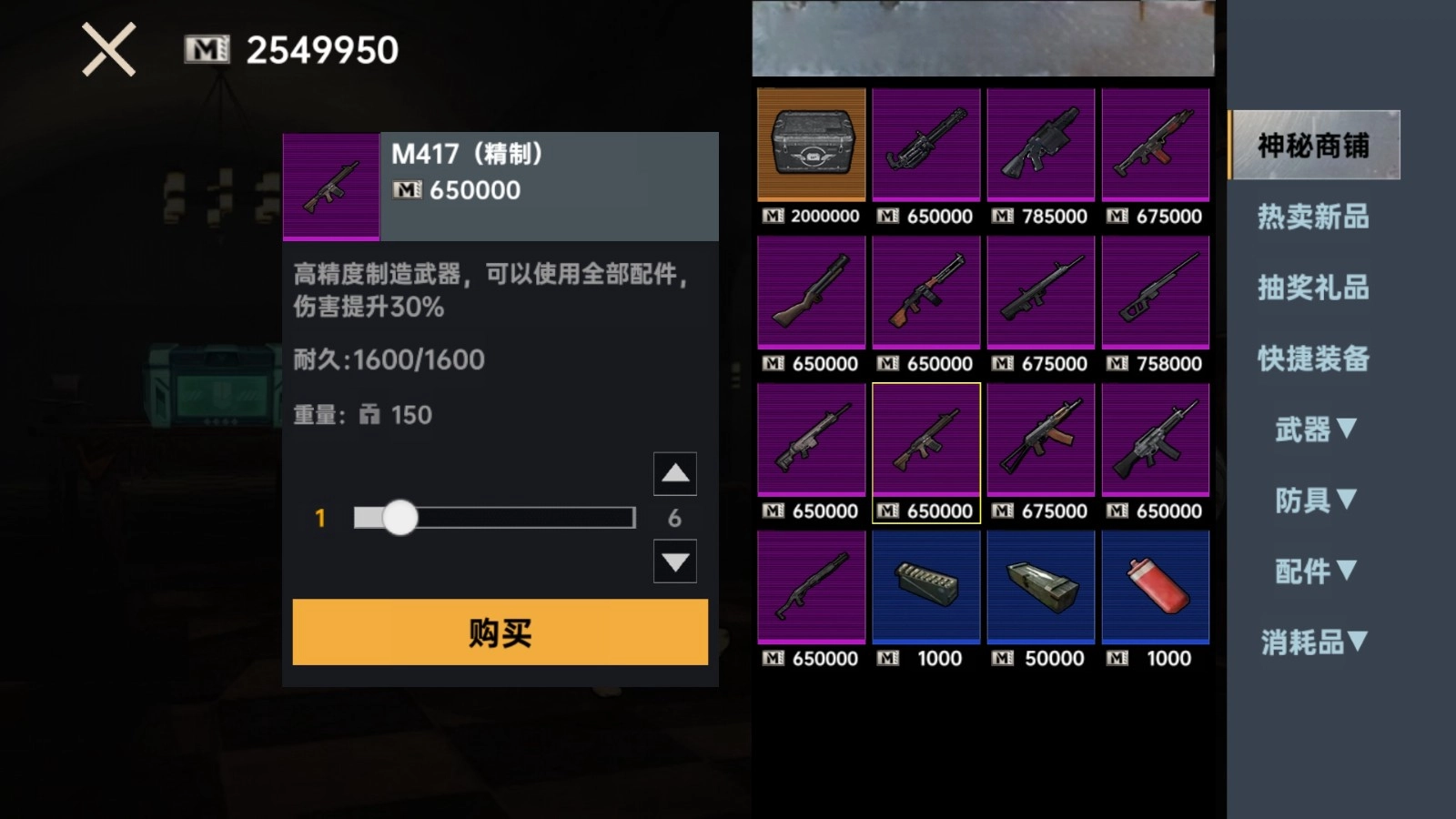Select the M249 machine gun priced 650000
Viewport: 1456px width, 819px height.
click(925, 146)
